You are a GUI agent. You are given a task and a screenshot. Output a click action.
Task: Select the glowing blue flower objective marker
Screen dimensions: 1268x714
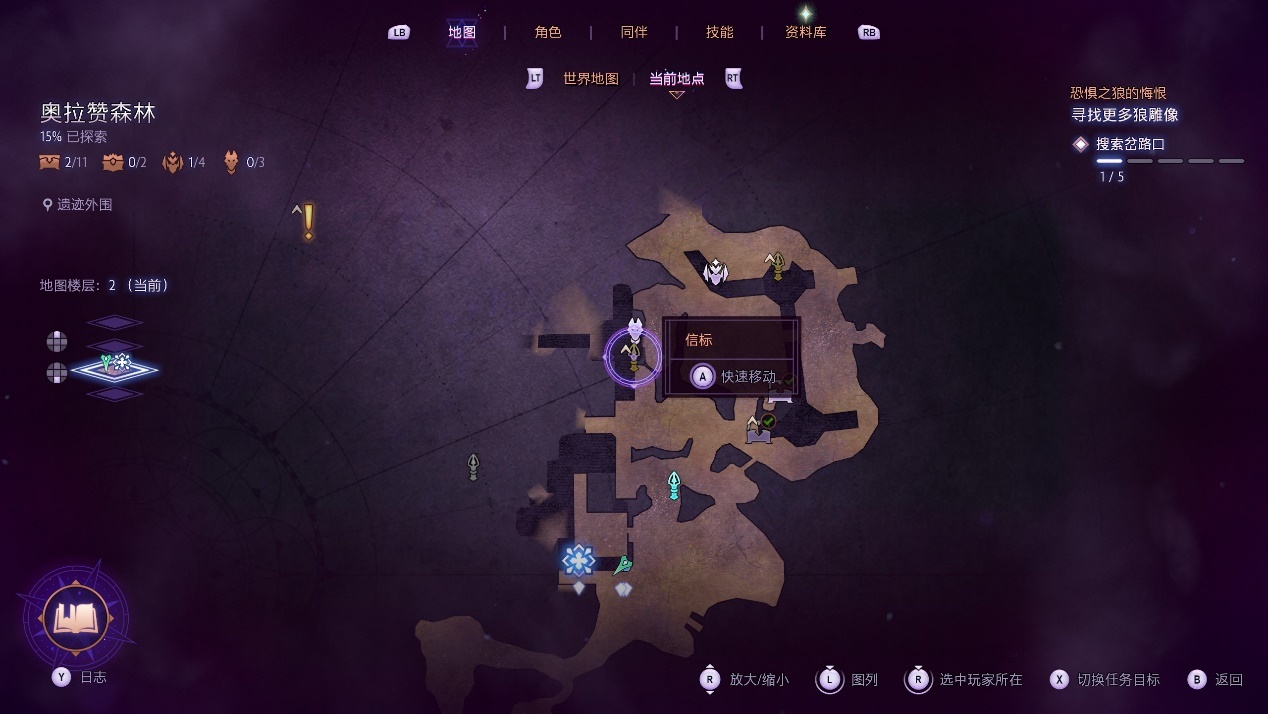tap(578, 560)
